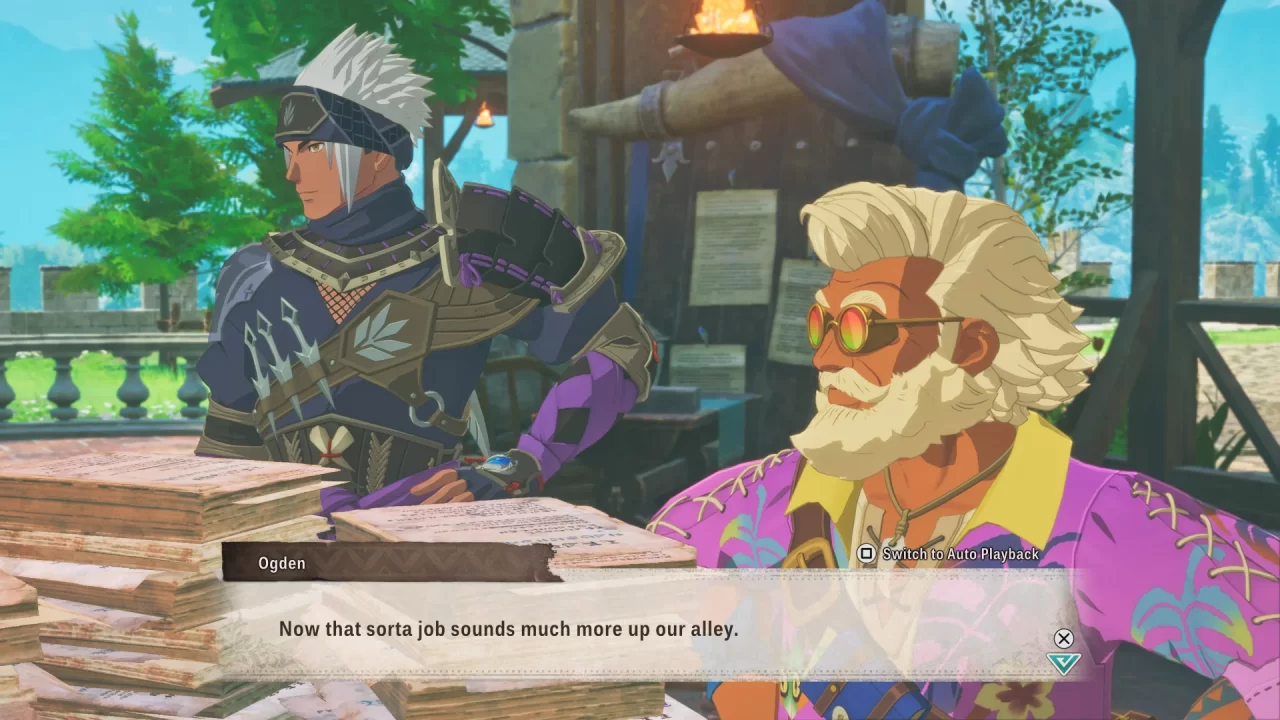
Task: Click the dialogue line about the job
Action: pos(510,629)
